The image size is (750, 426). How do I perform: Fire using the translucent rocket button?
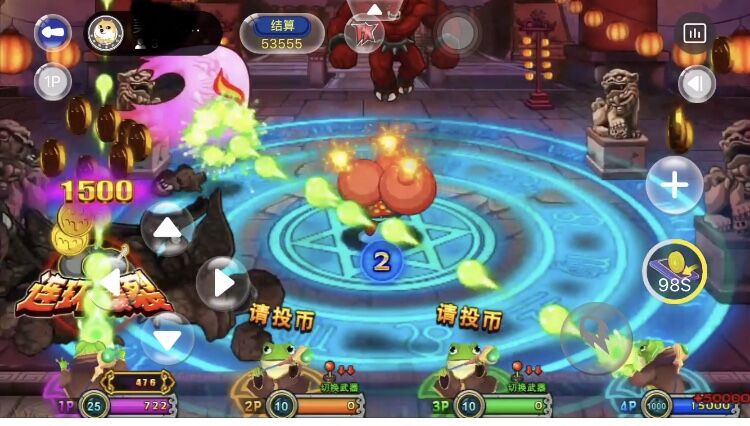click(595, 337)
